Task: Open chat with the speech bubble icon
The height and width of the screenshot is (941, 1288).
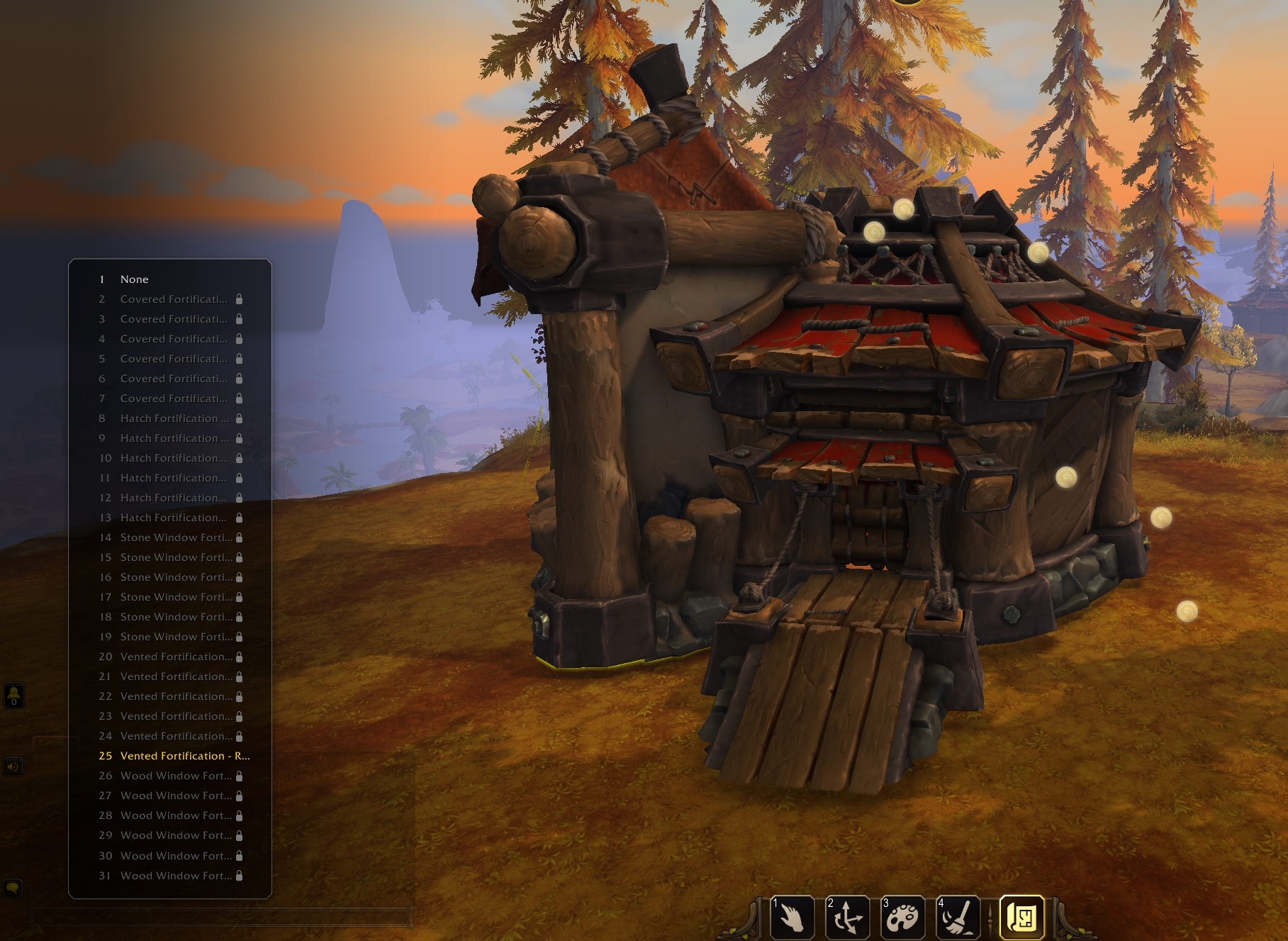Action: (x=13, y=888)
